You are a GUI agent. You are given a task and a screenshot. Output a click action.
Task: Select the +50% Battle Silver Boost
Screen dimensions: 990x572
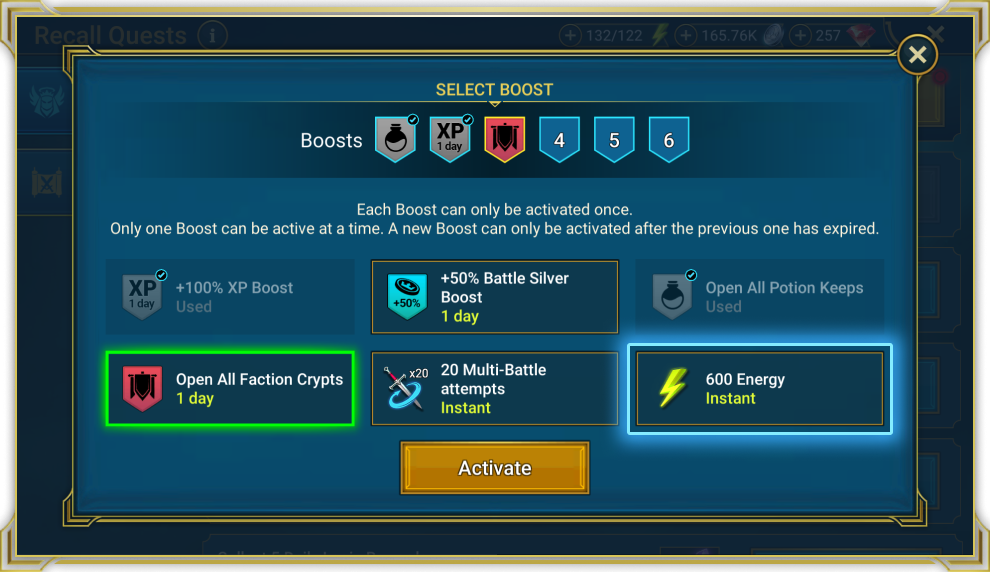(x=494, y=297)
